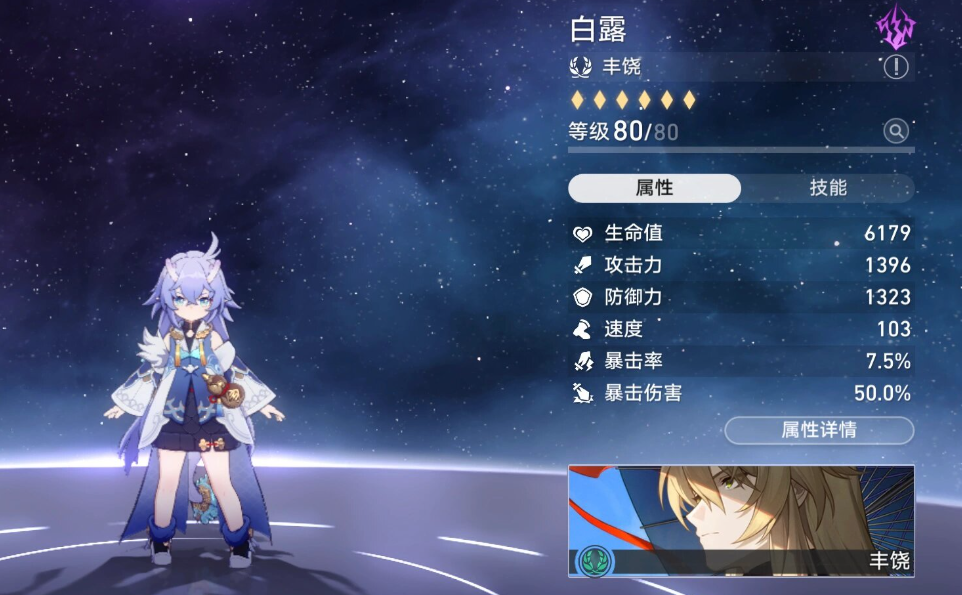The image size is (962, 595).
Task: Select the 丰饶 light cone card
Action: click(741, 521)
